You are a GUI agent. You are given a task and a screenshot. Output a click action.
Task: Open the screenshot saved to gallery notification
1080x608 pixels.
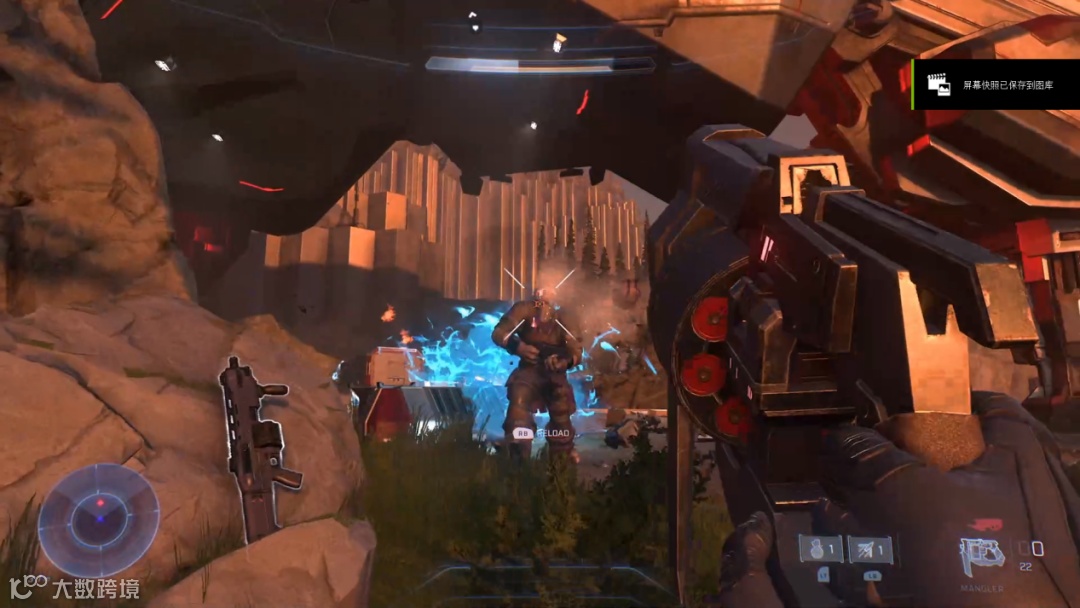tap(995, 86)
